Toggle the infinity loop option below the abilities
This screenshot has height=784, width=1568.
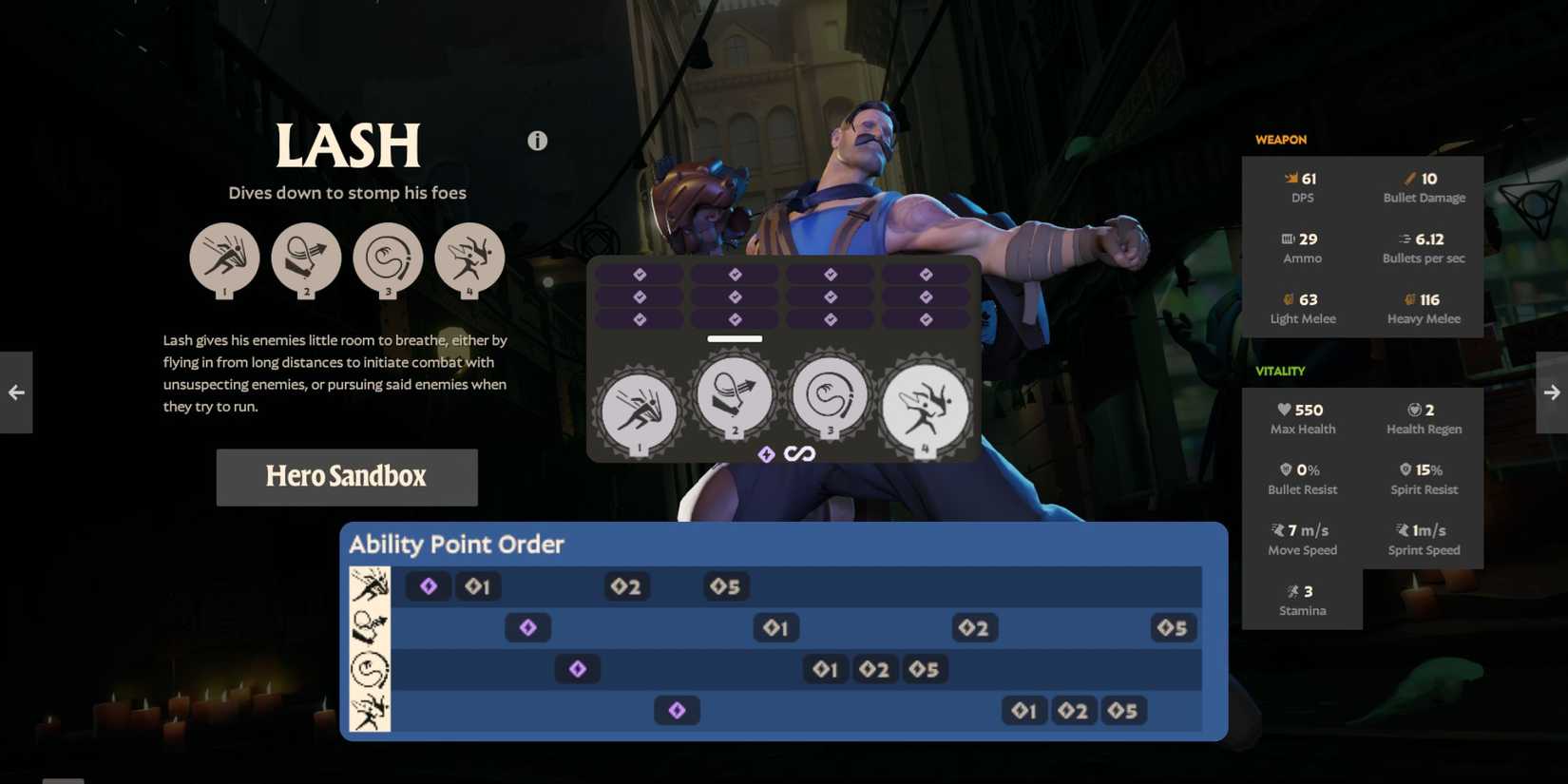click(801, 453)
